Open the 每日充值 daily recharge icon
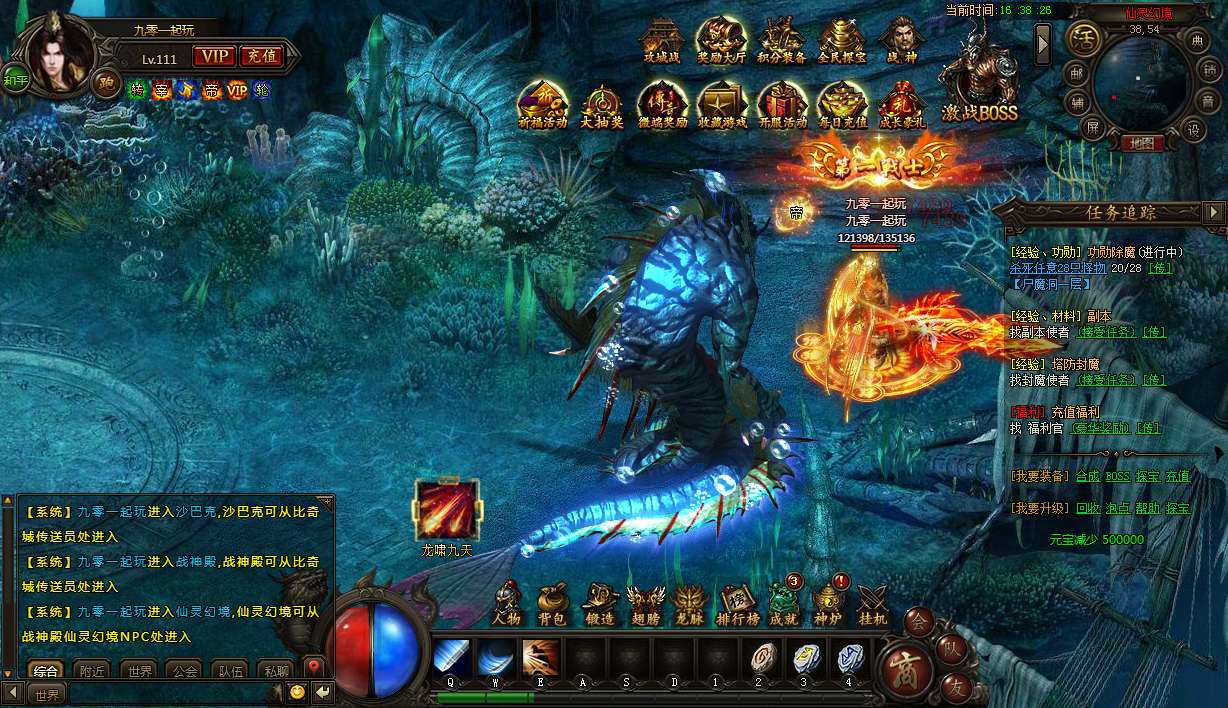Viewport: 1228px width, 708px height. click(841, 105)
